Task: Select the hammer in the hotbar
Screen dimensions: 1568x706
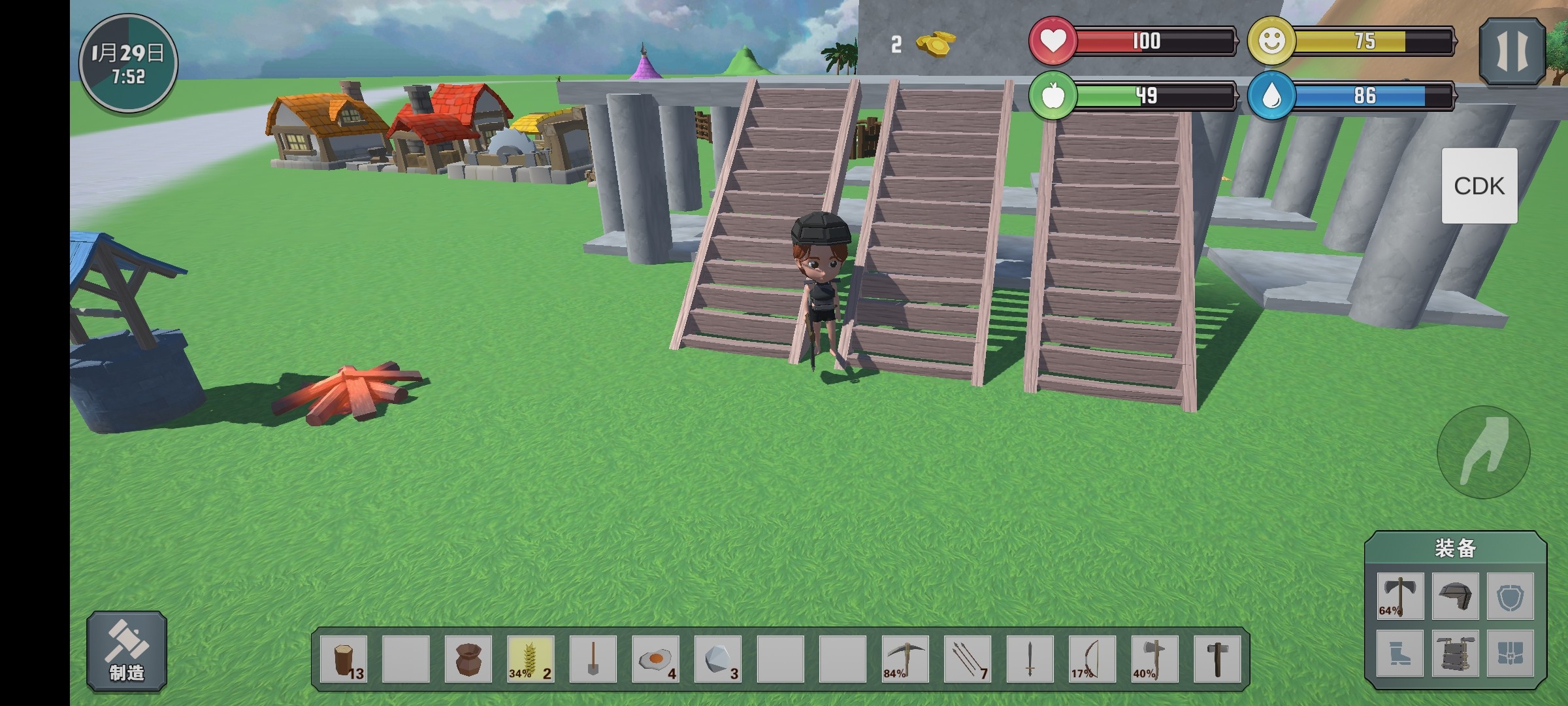Action: [x=1217, y=659]
